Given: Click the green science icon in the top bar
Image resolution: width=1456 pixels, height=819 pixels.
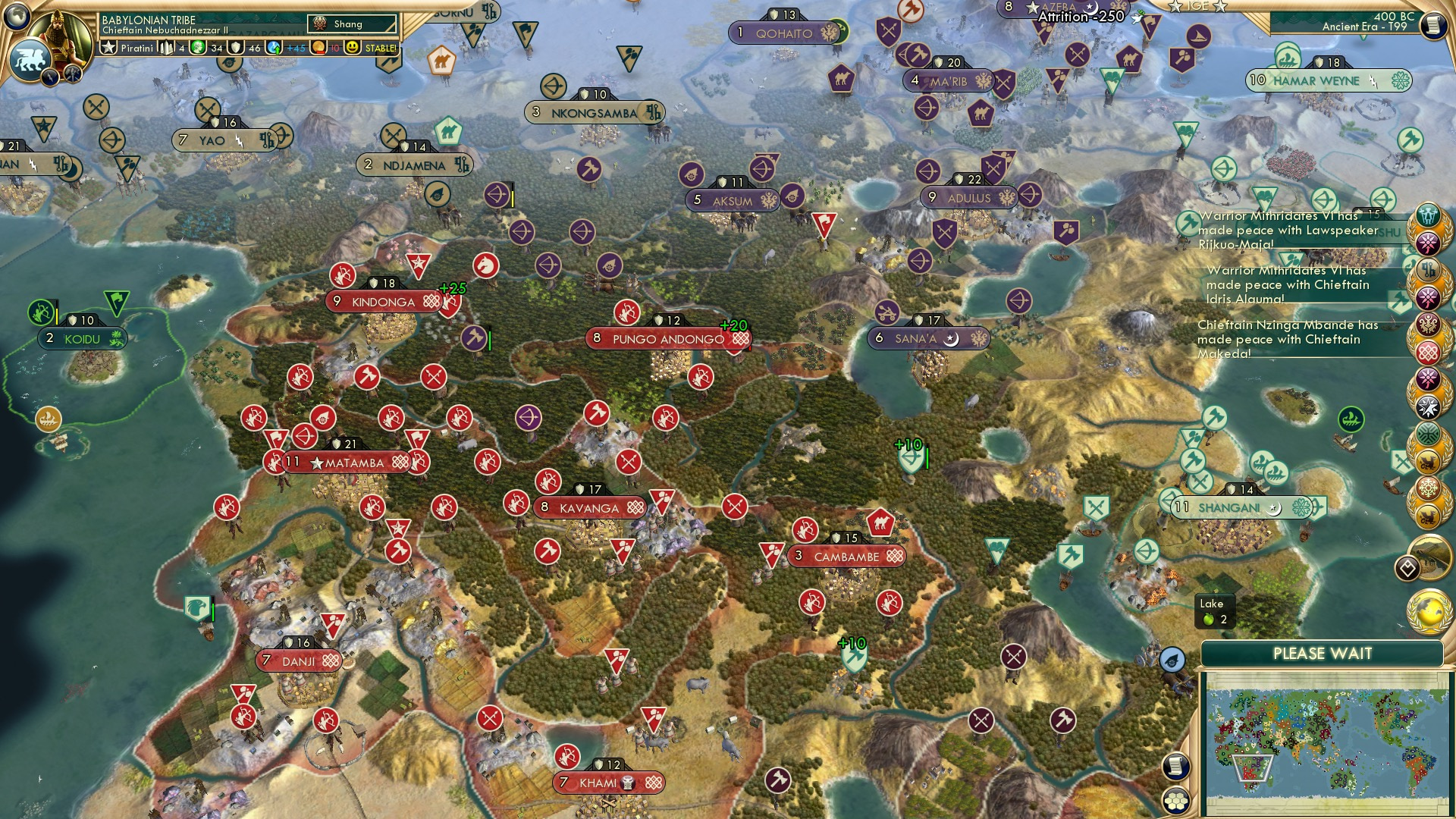Looking at the screenshot, I should pyautogui.click(x=196, y=47).
